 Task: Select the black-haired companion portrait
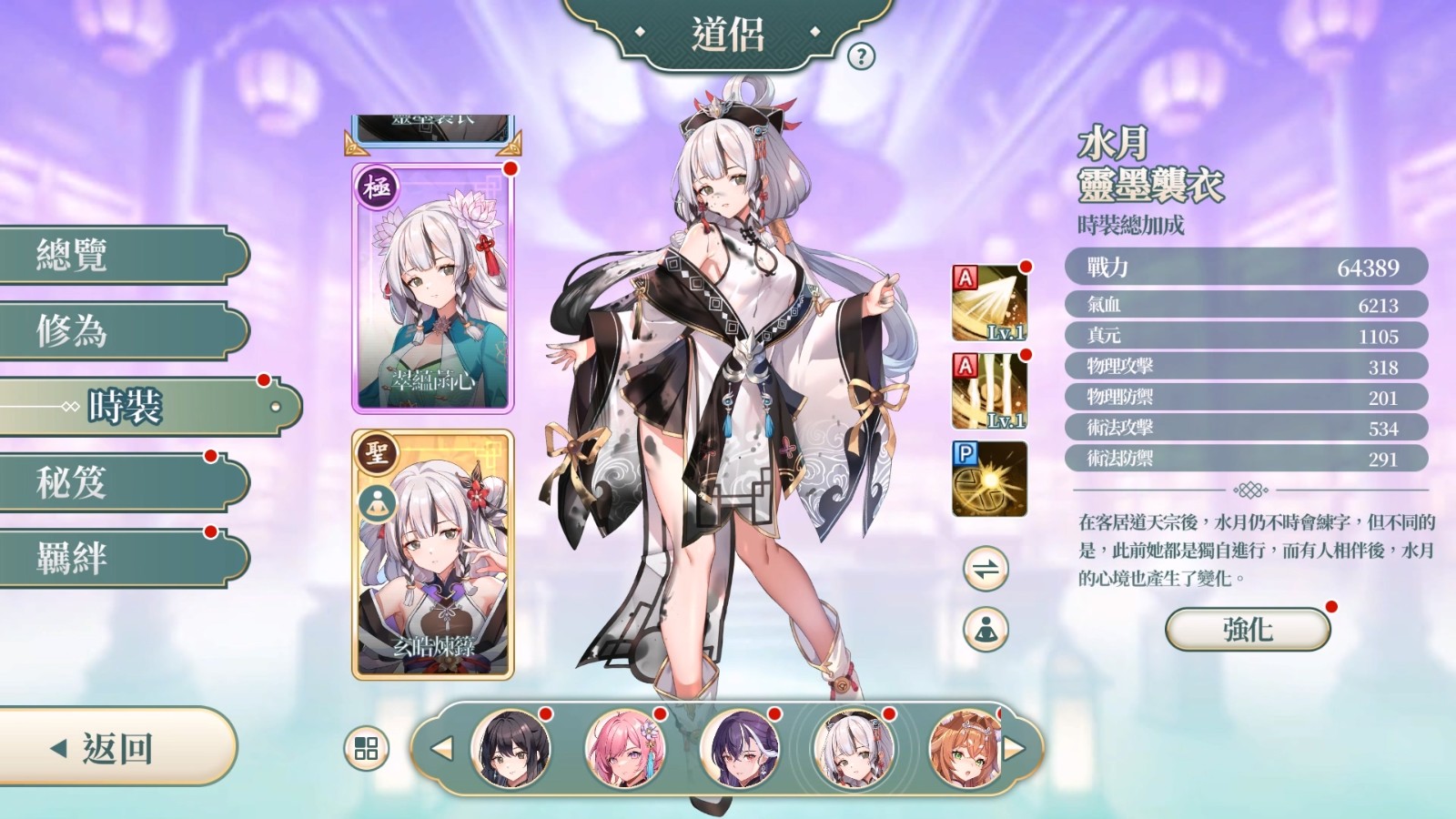point(511,749)
